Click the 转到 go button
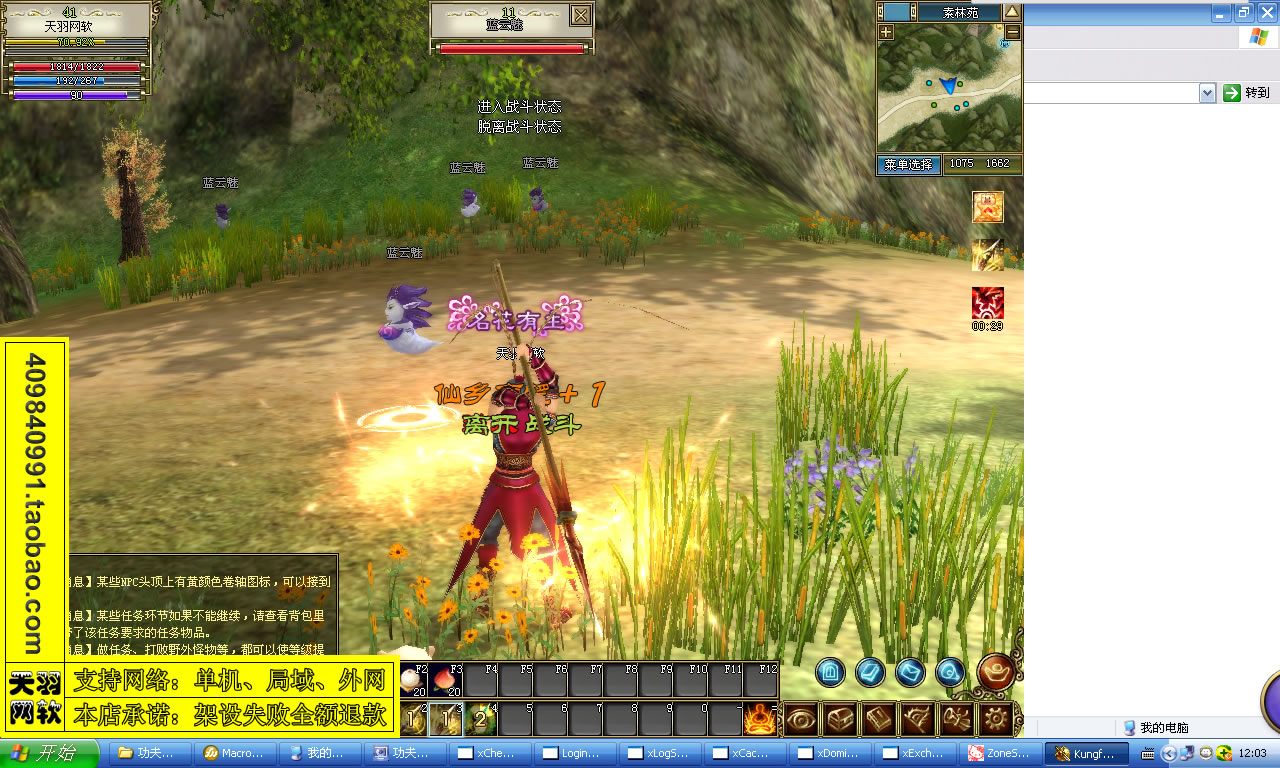1280x768 pixels. tap(1247, 93)
